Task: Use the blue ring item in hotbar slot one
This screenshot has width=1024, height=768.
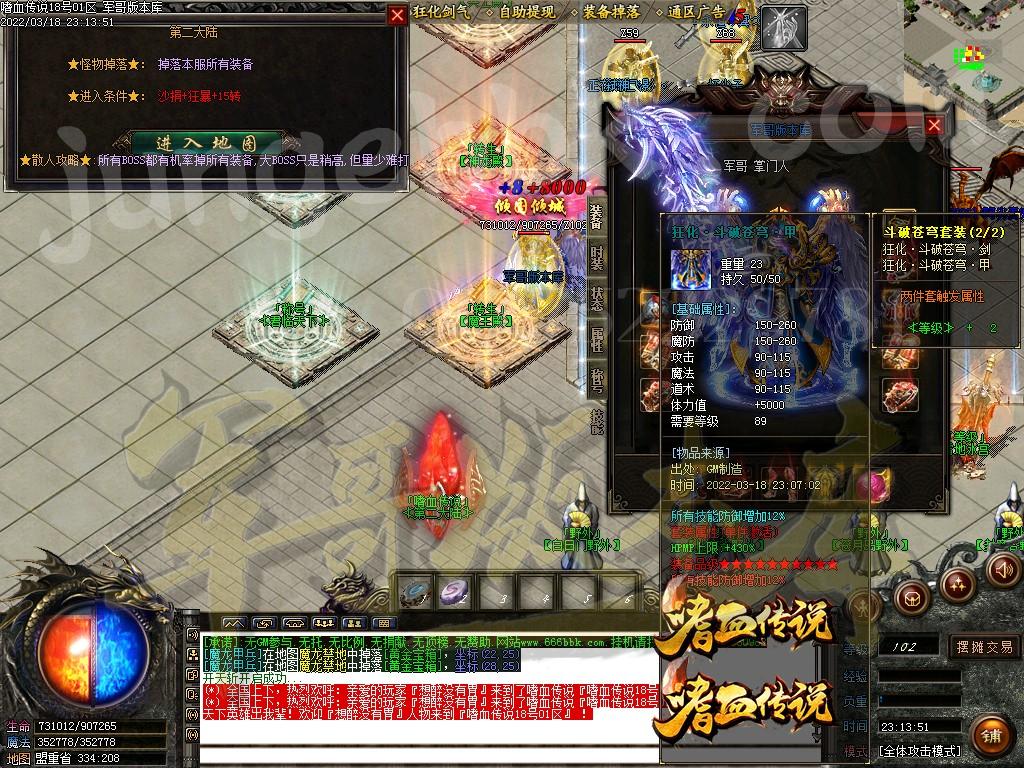Action: (415, 592)
